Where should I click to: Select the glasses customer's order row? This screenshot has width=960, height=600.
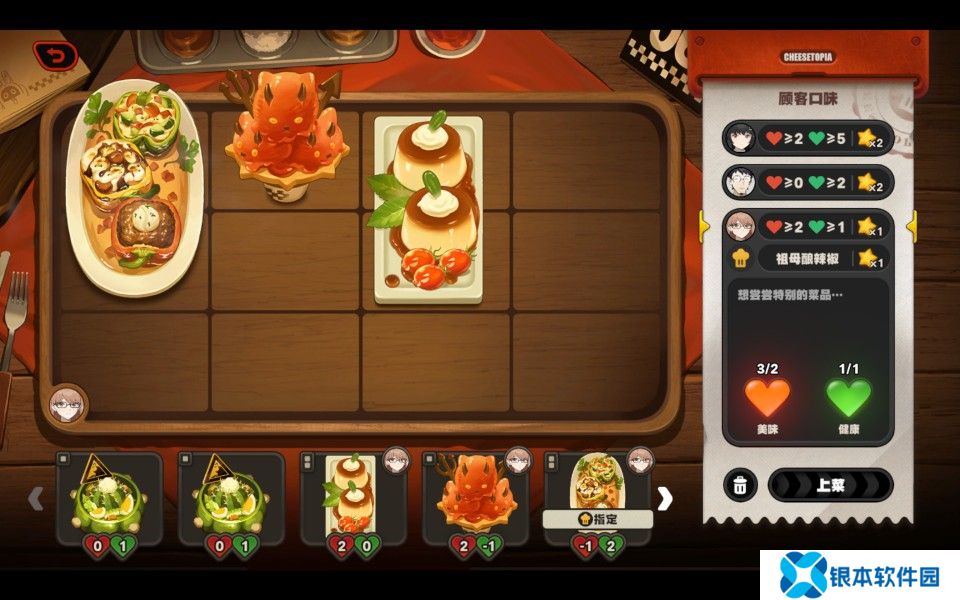[x=805, y=182]
